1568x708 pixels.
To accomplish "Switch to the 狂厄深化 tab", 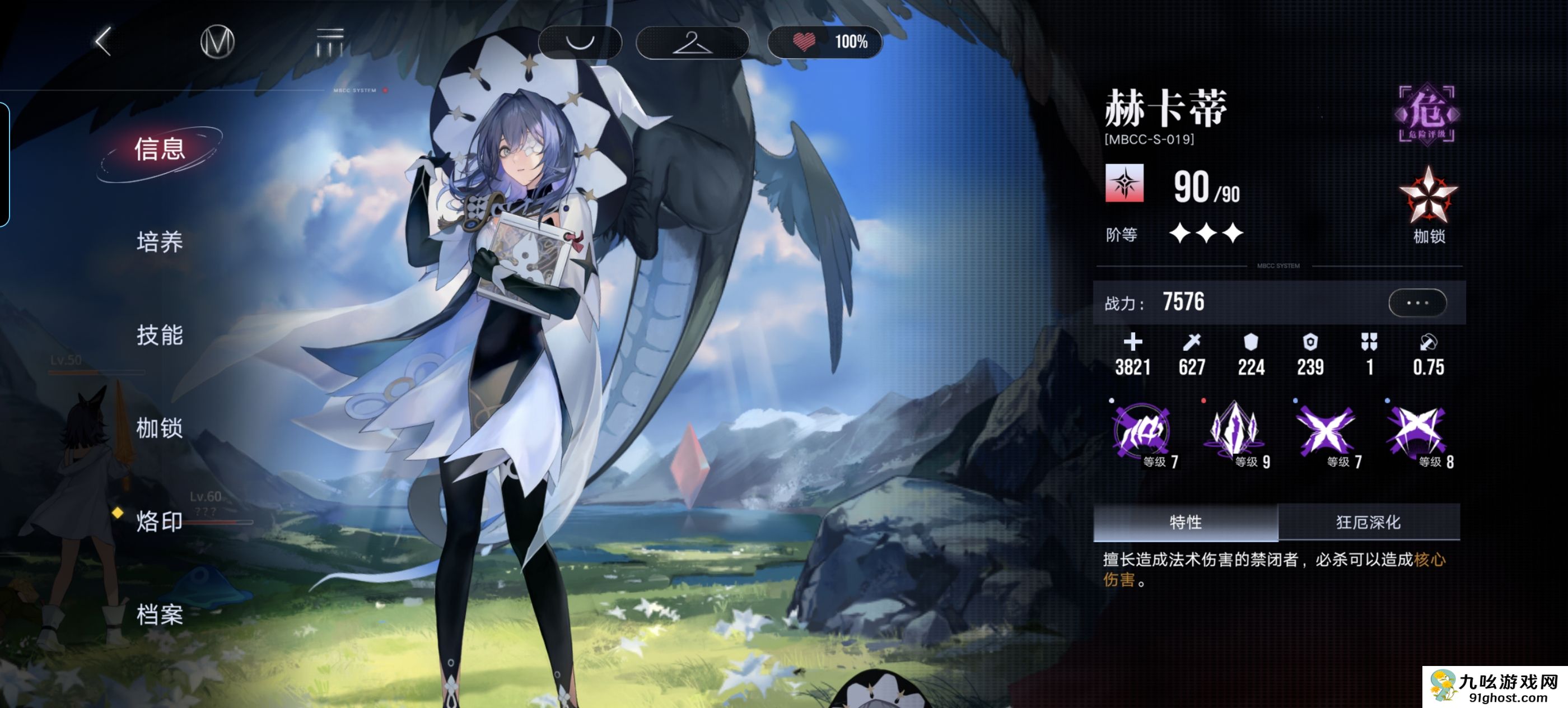I will tap(1368, 523).
